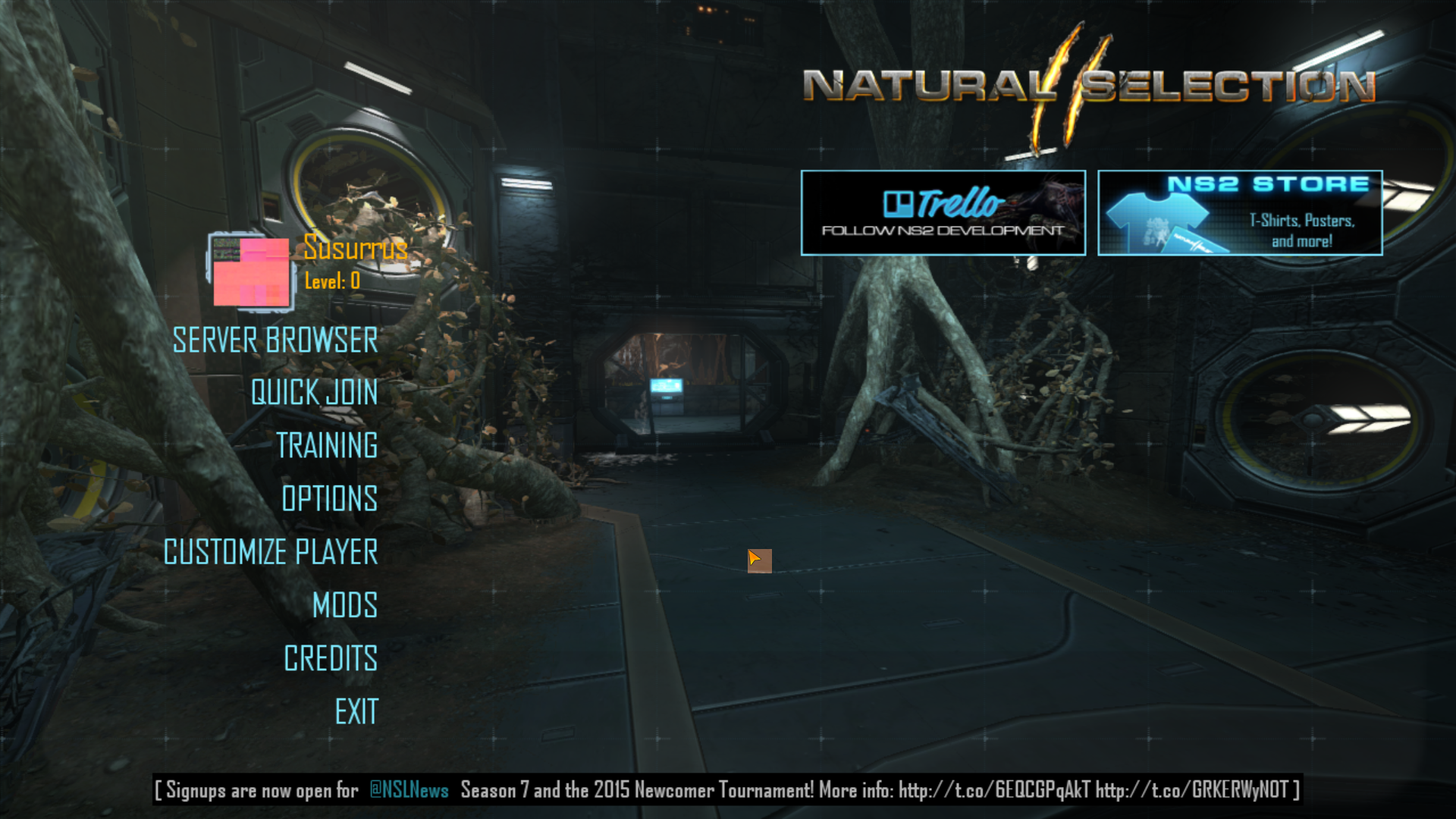This screenshot has height=819, width=1456.
Task: Open the NS2 Store banner
Action: point(1240,213)
